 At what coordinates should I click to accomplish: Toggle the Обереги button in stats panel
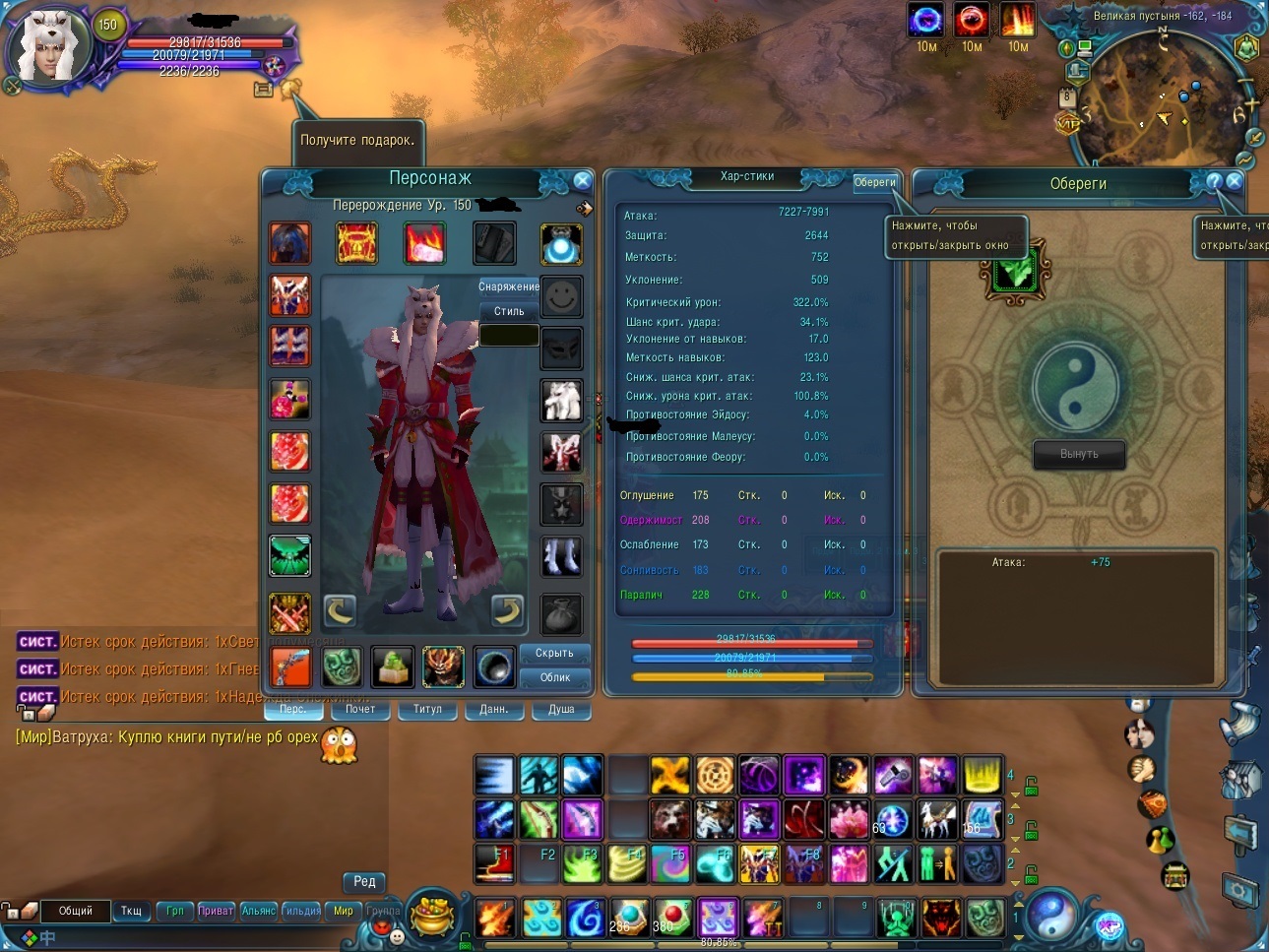click(874, 182)
